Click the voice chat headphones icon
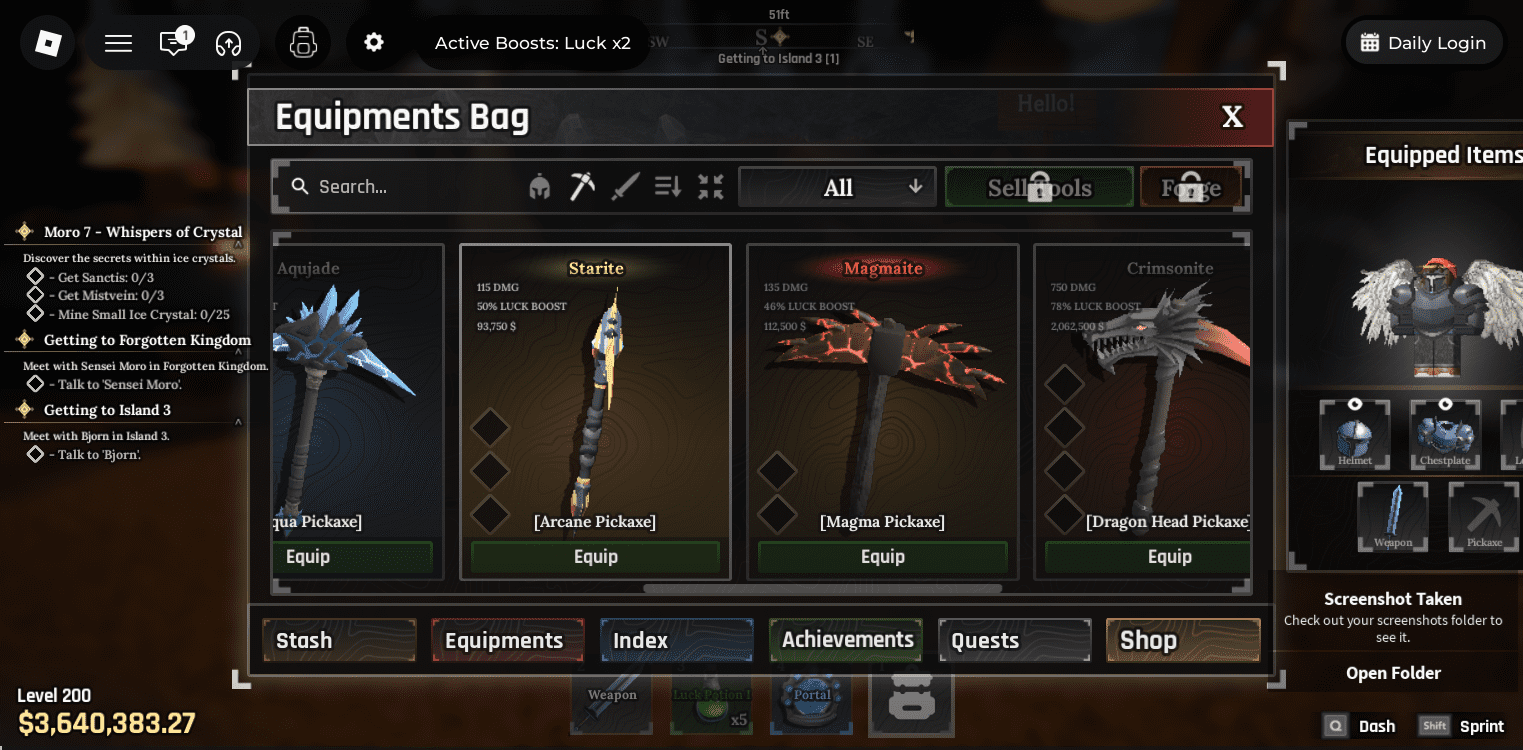The width and height of the screenshot is (1523, 750). tap(228, 42)
